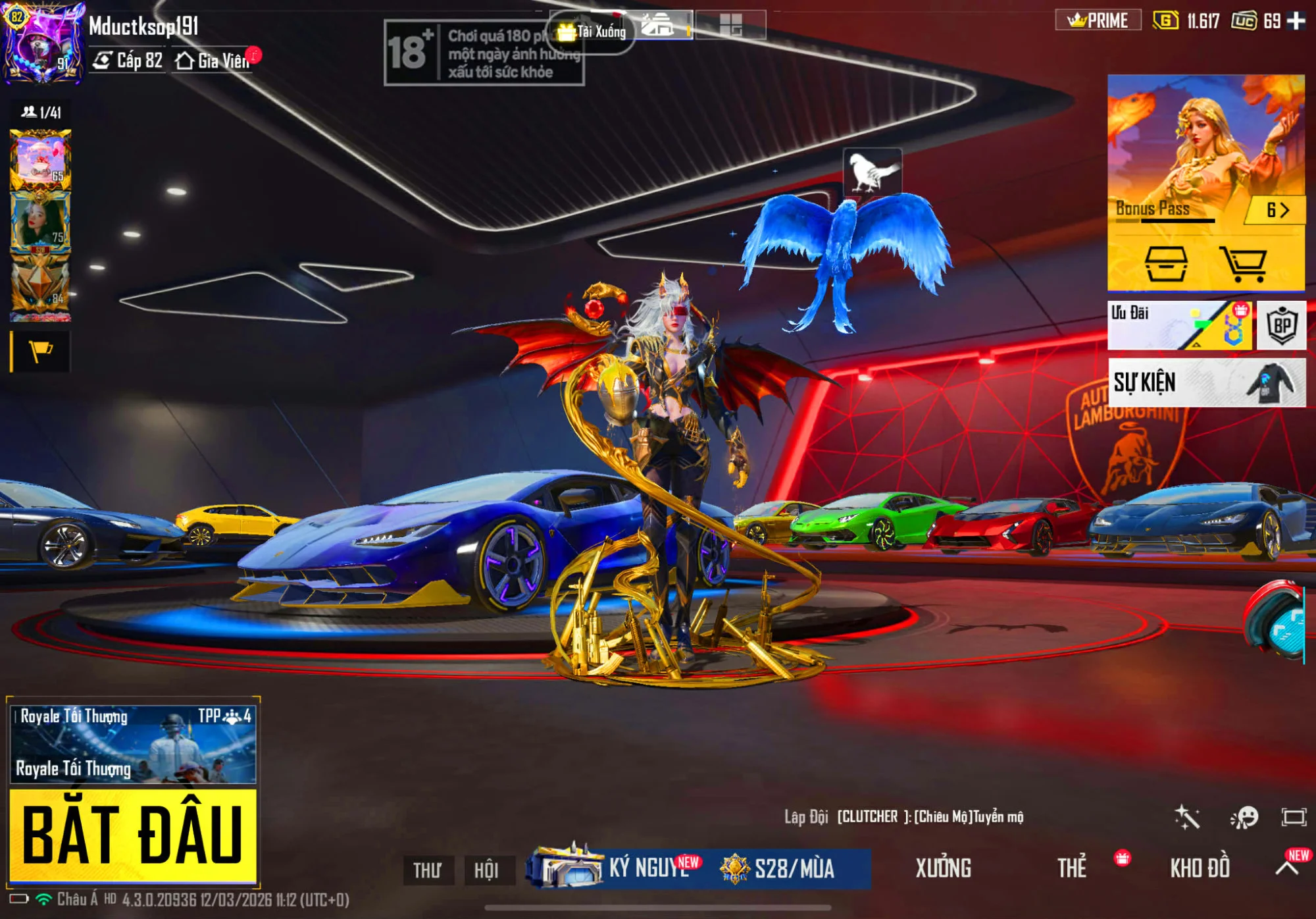
Task: Open the BP shield icon
Action: click(1281, 325)
